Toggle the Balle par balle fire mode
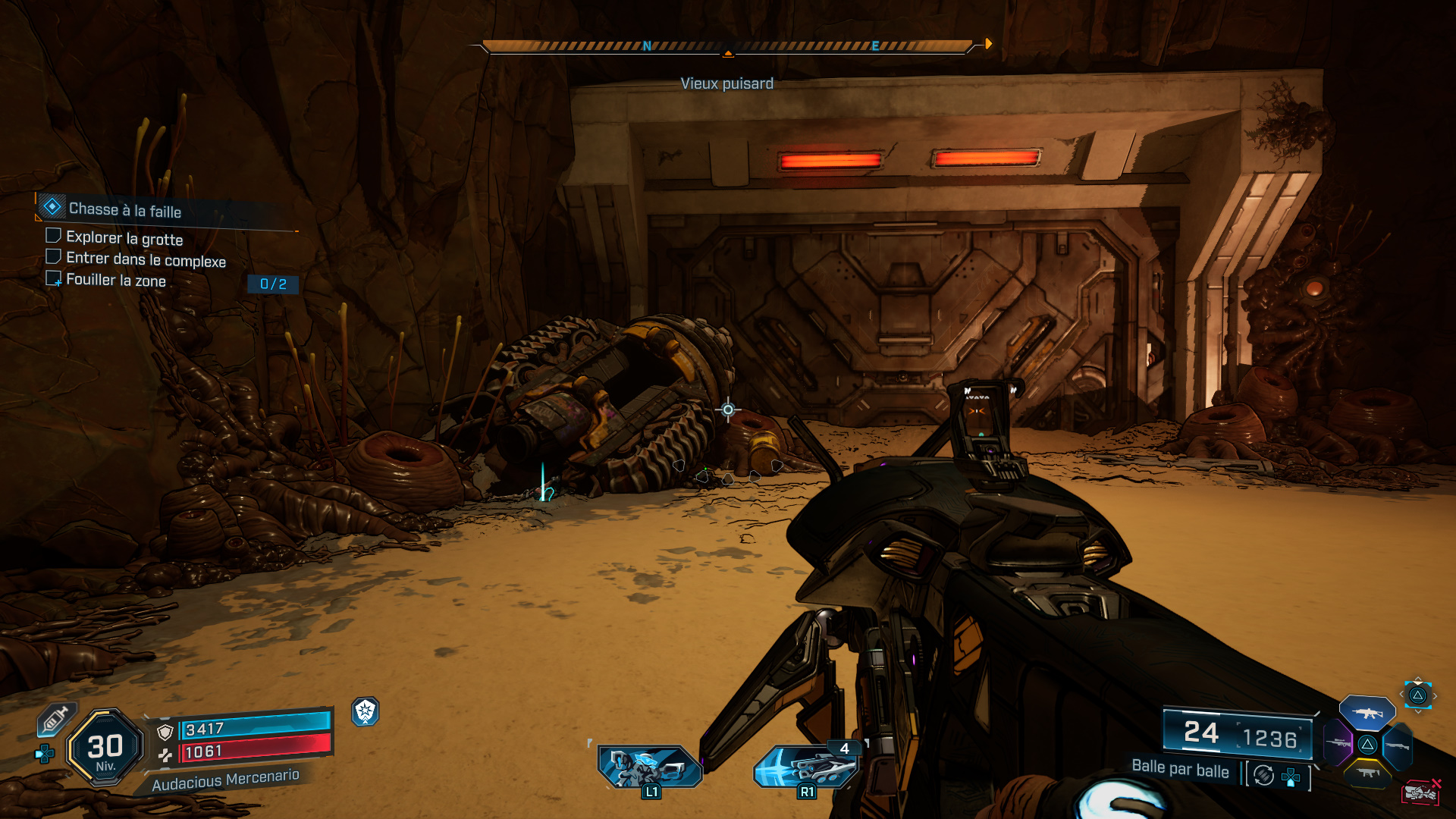 pyautogui.click(x=1180, y=769)
